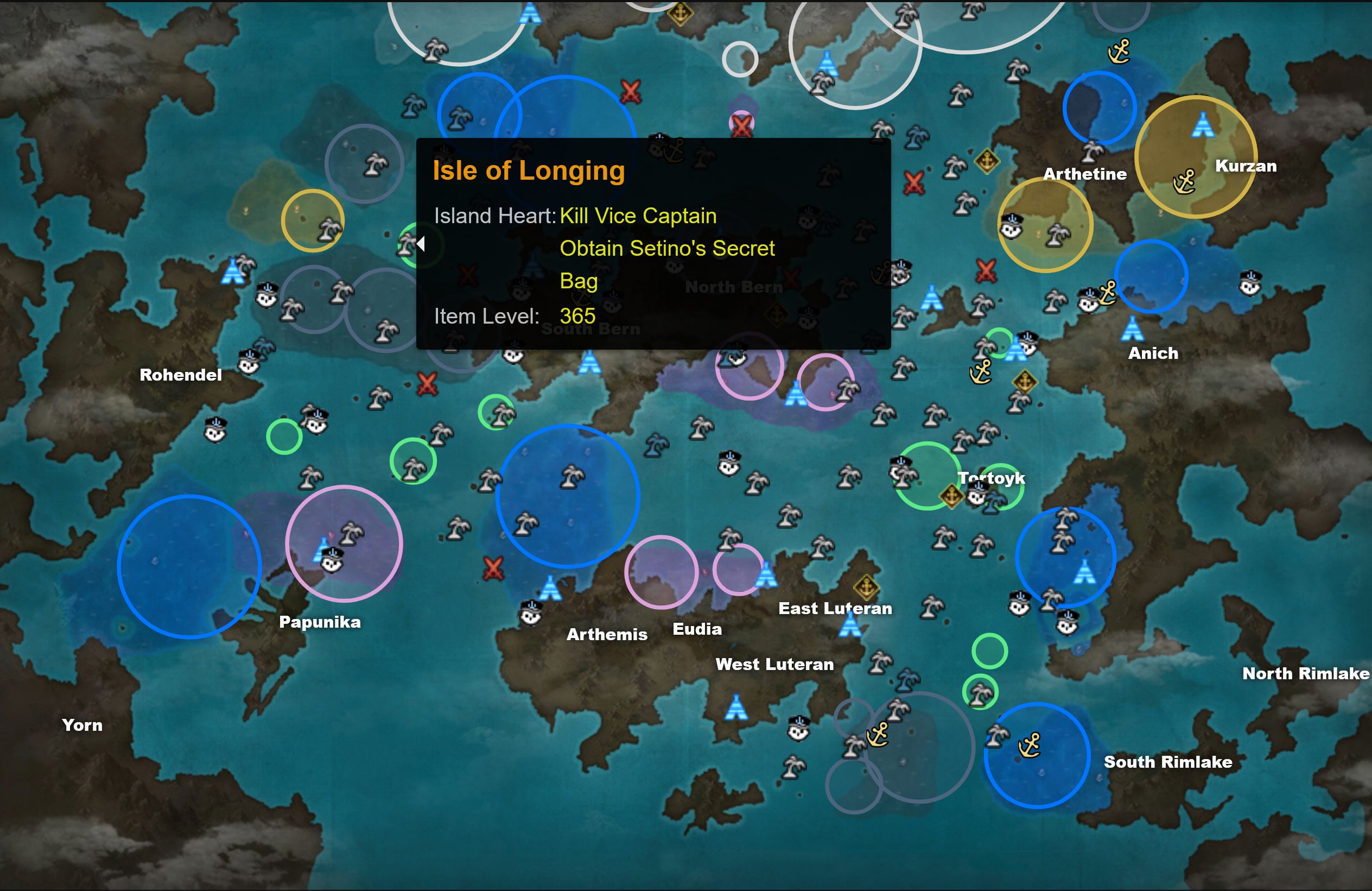Click the gold diamond marker above East Luteran
This screenshot has width=1372, height=891.
(866, 587)
